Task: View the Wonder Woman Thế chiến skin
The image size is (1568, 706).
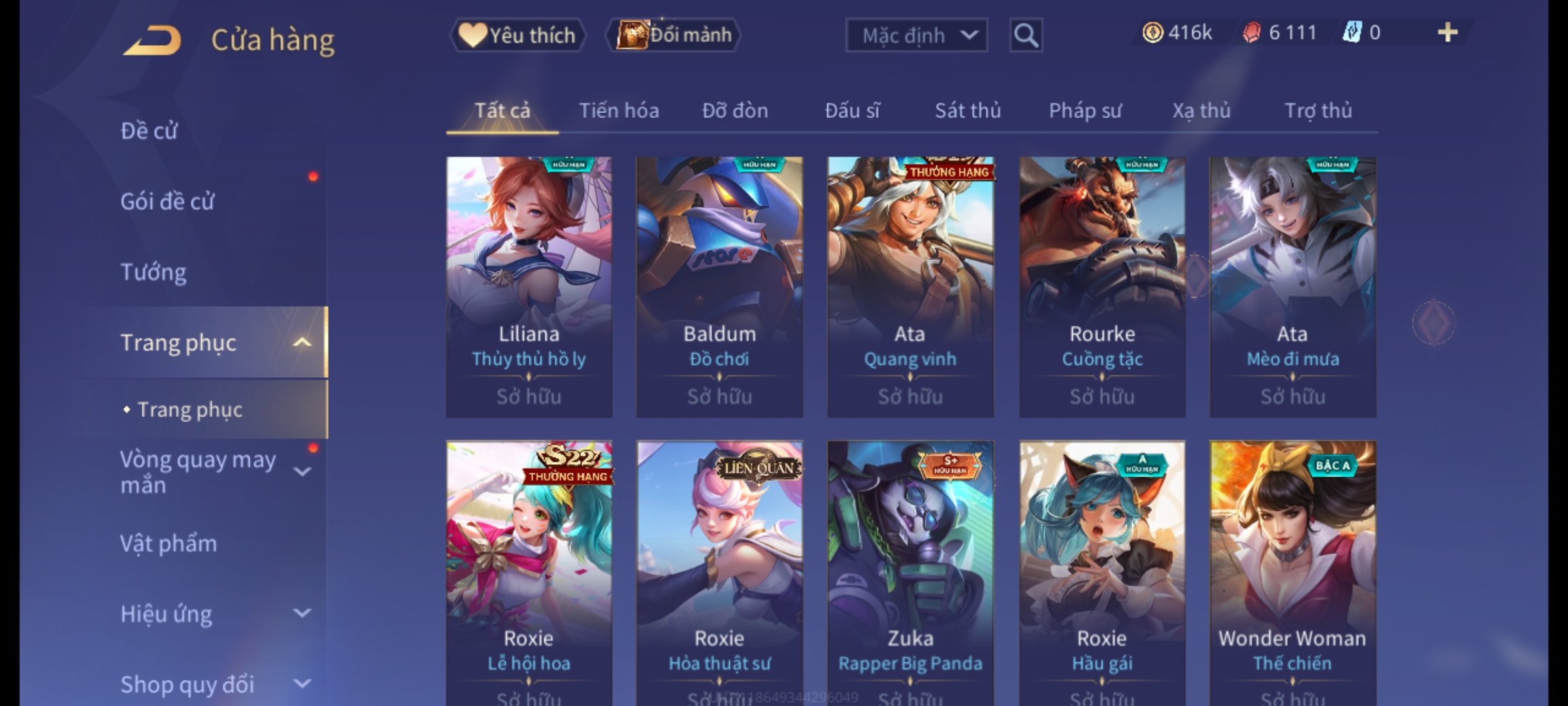Action: 1292,570
